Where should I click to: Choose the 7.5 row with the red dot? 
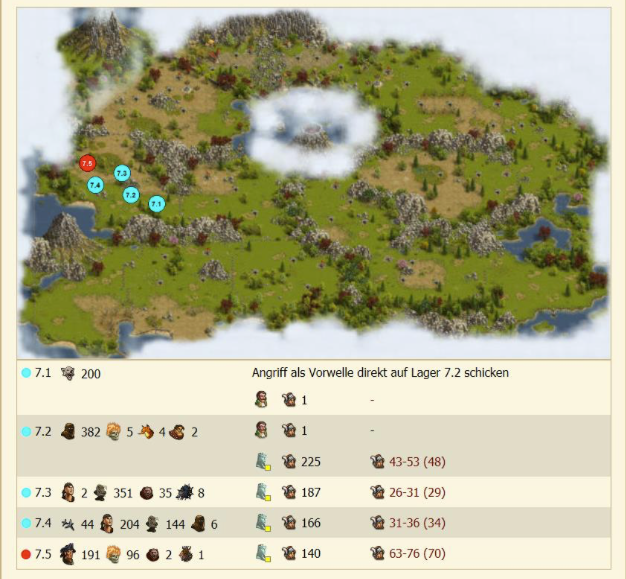pos(41,553)
